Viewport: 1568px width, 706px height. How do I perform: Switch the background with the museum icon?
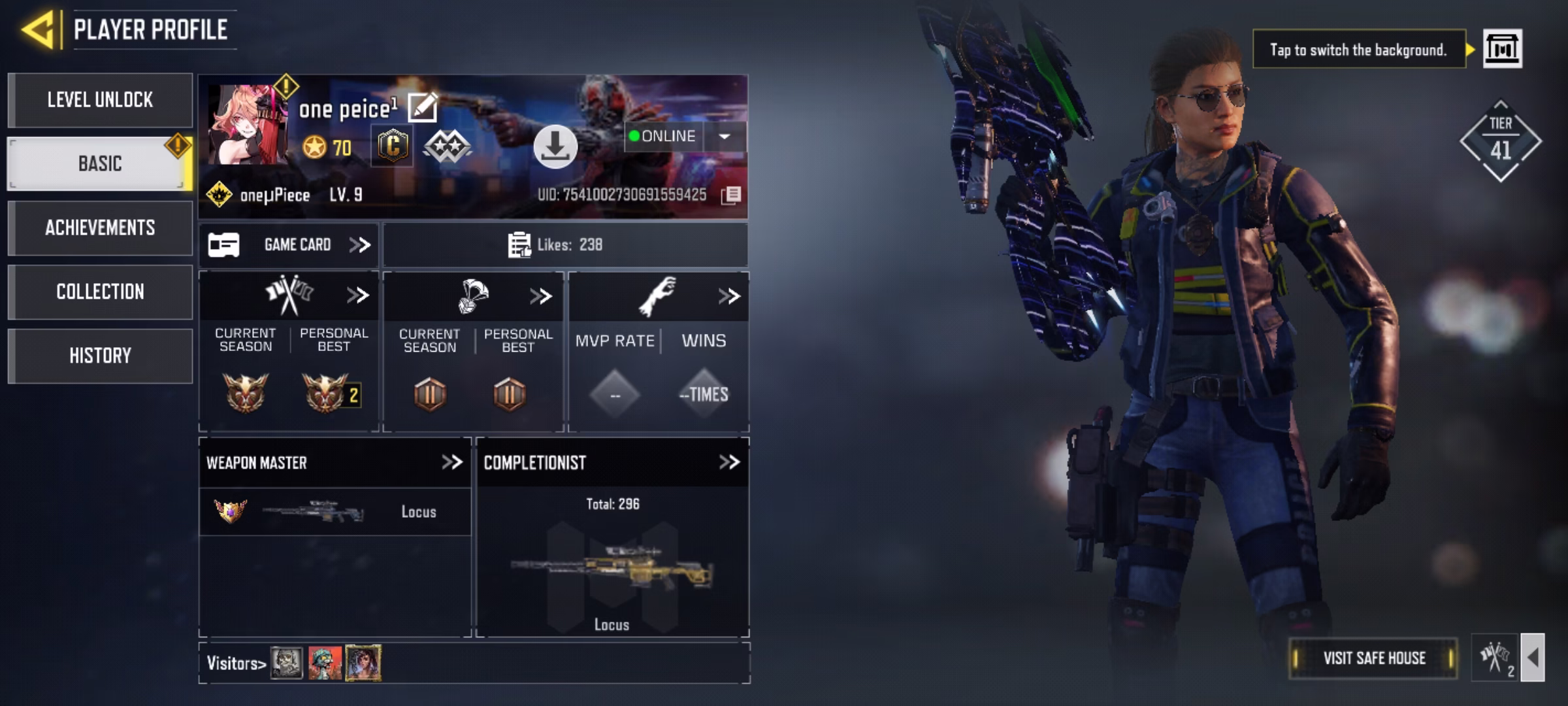pyautogui.click(x=1502, y=49)
